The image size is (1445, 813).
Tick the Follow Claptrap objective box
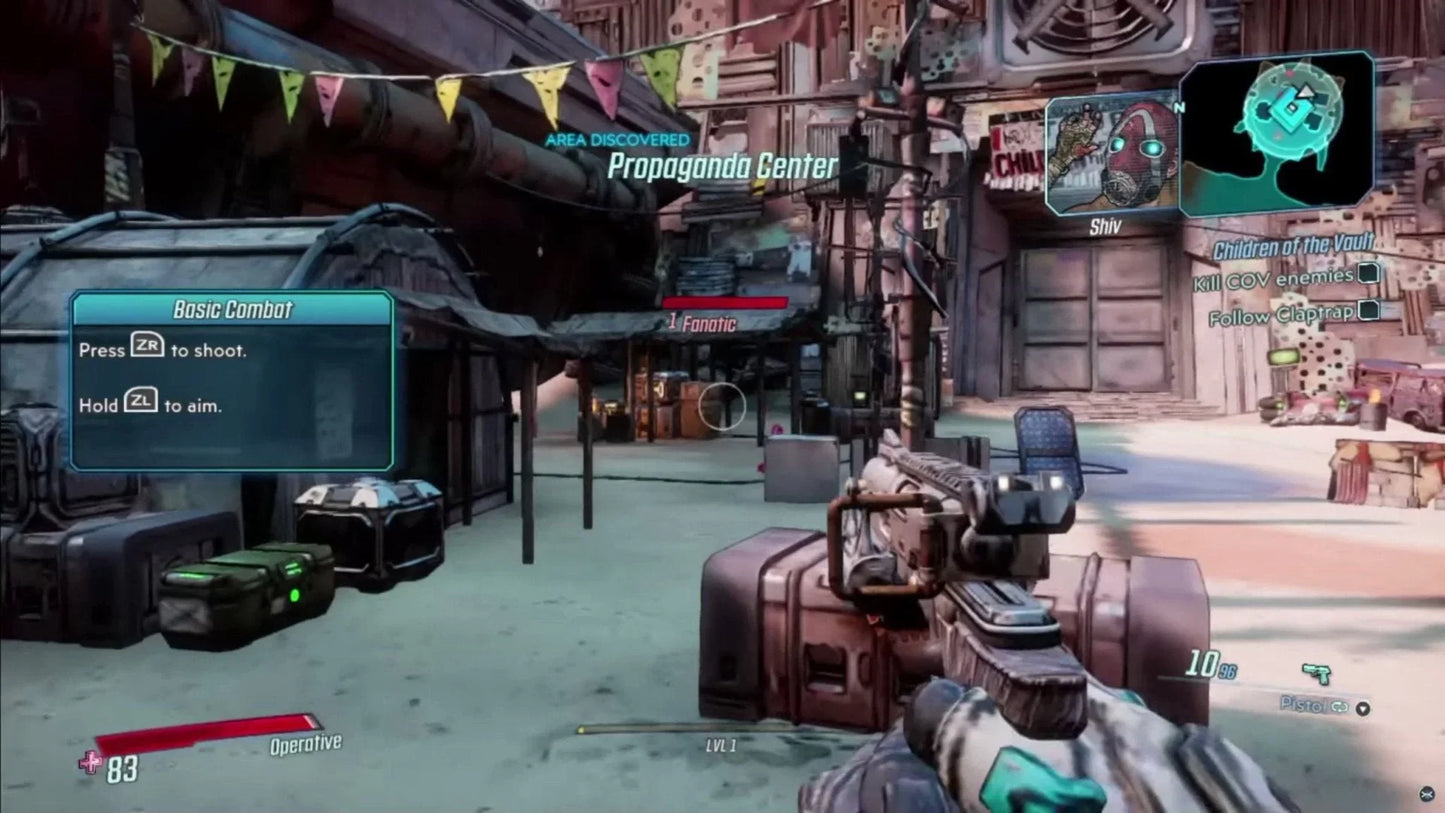tap(1368, 311)
